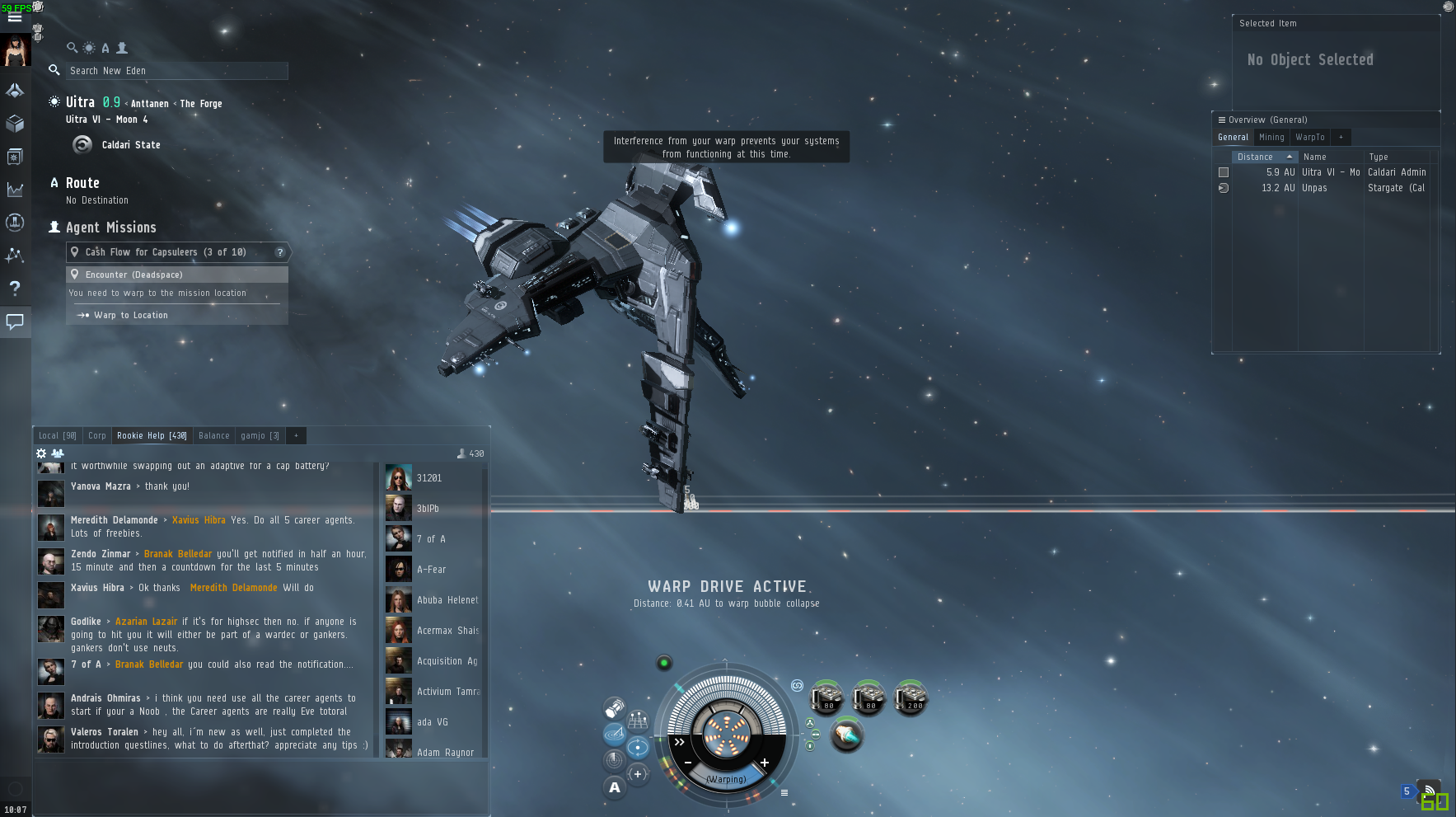
Task: Select player Abuba Helenet in member list
Action: point(447,600)
